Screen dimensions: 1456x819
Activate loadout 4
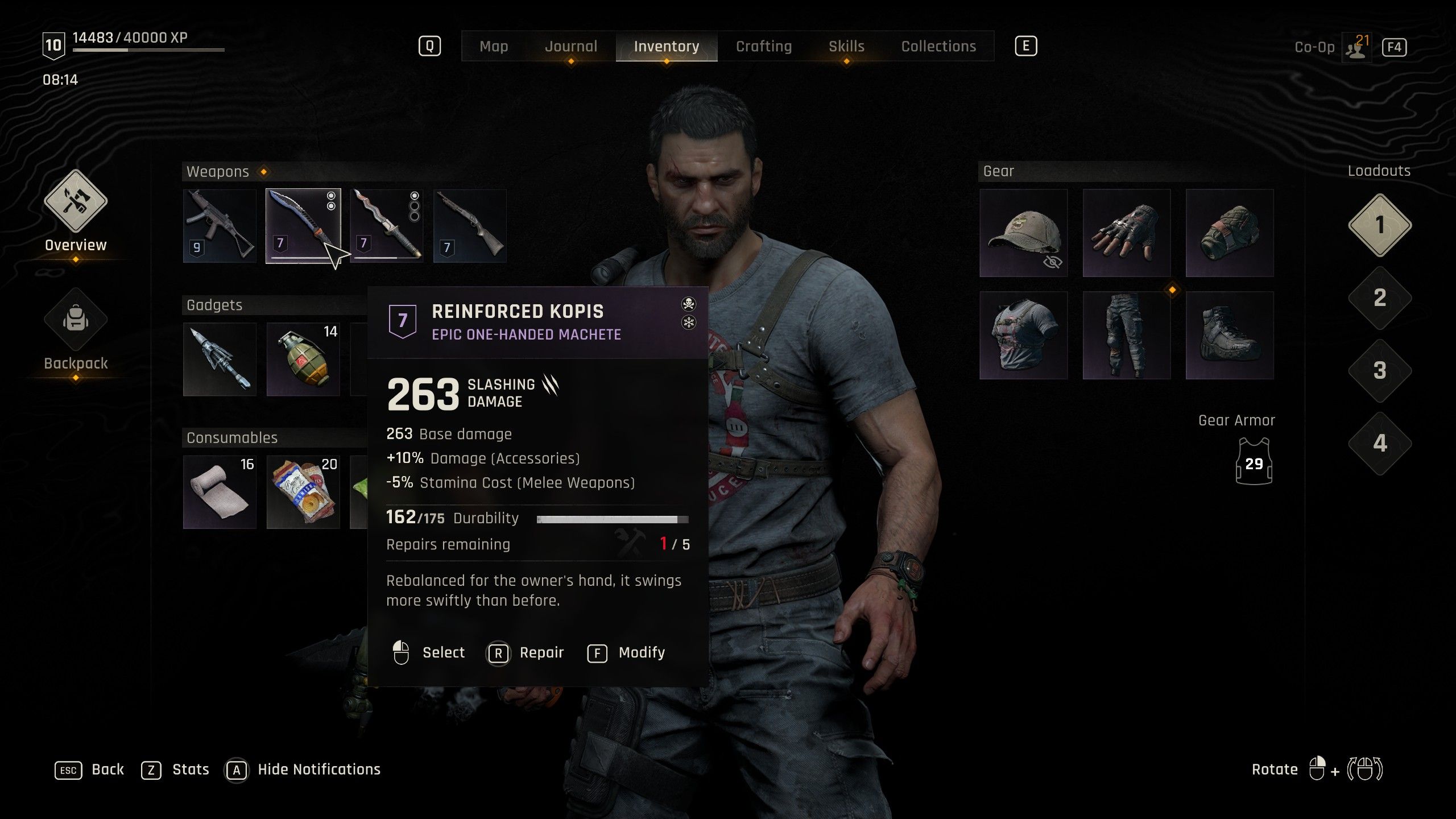(x=1380, y=444)
